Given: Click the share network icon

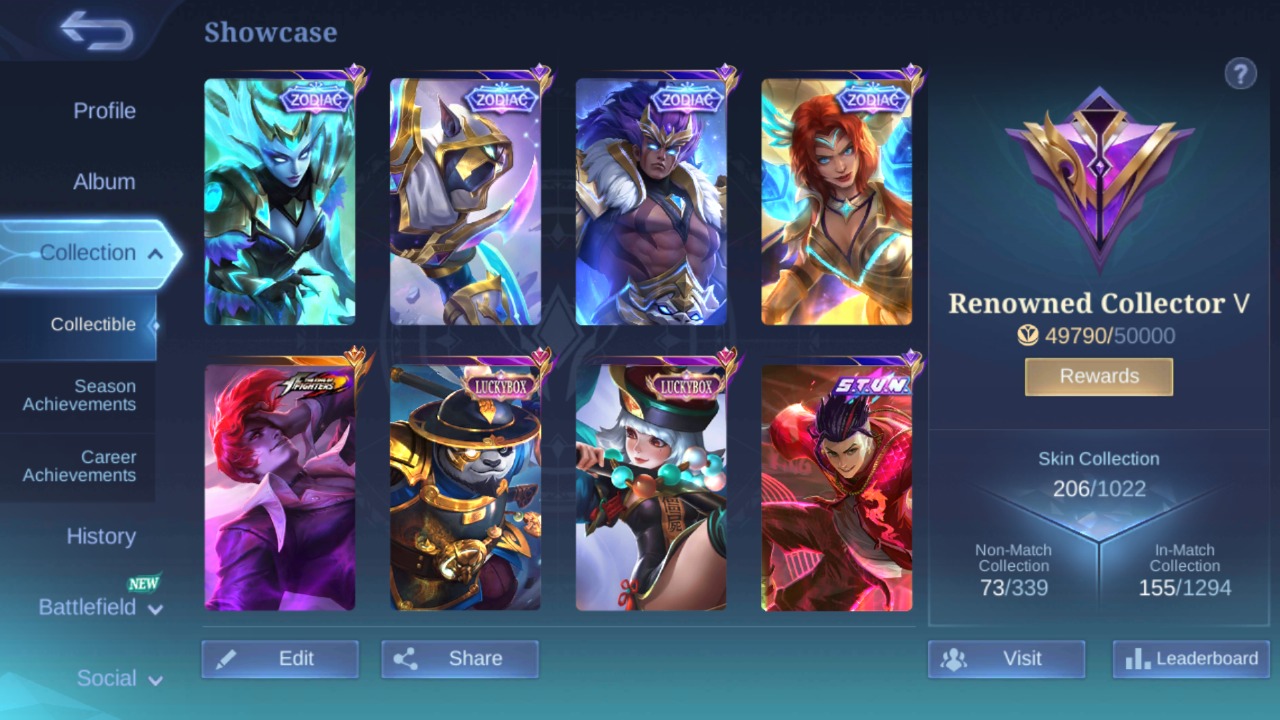Looking at the screenshot, I should tap(406, 658).
